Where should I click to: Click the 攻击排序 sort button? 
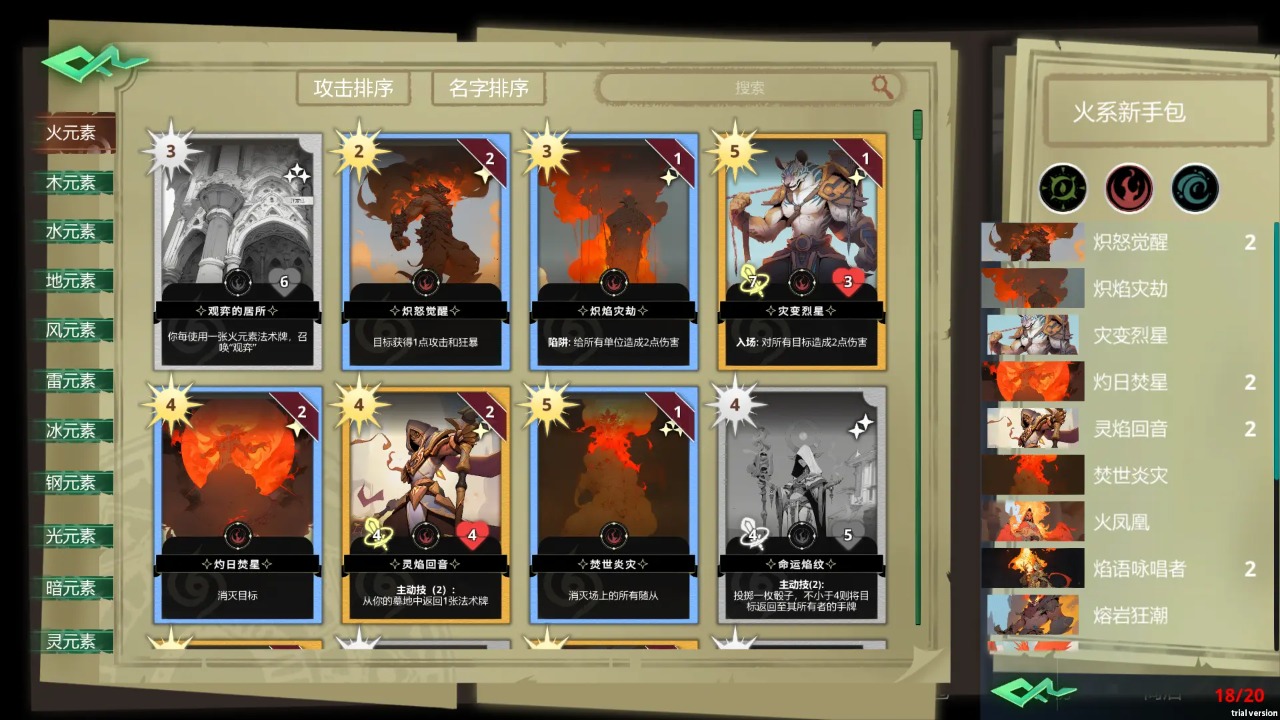(352, 88)
